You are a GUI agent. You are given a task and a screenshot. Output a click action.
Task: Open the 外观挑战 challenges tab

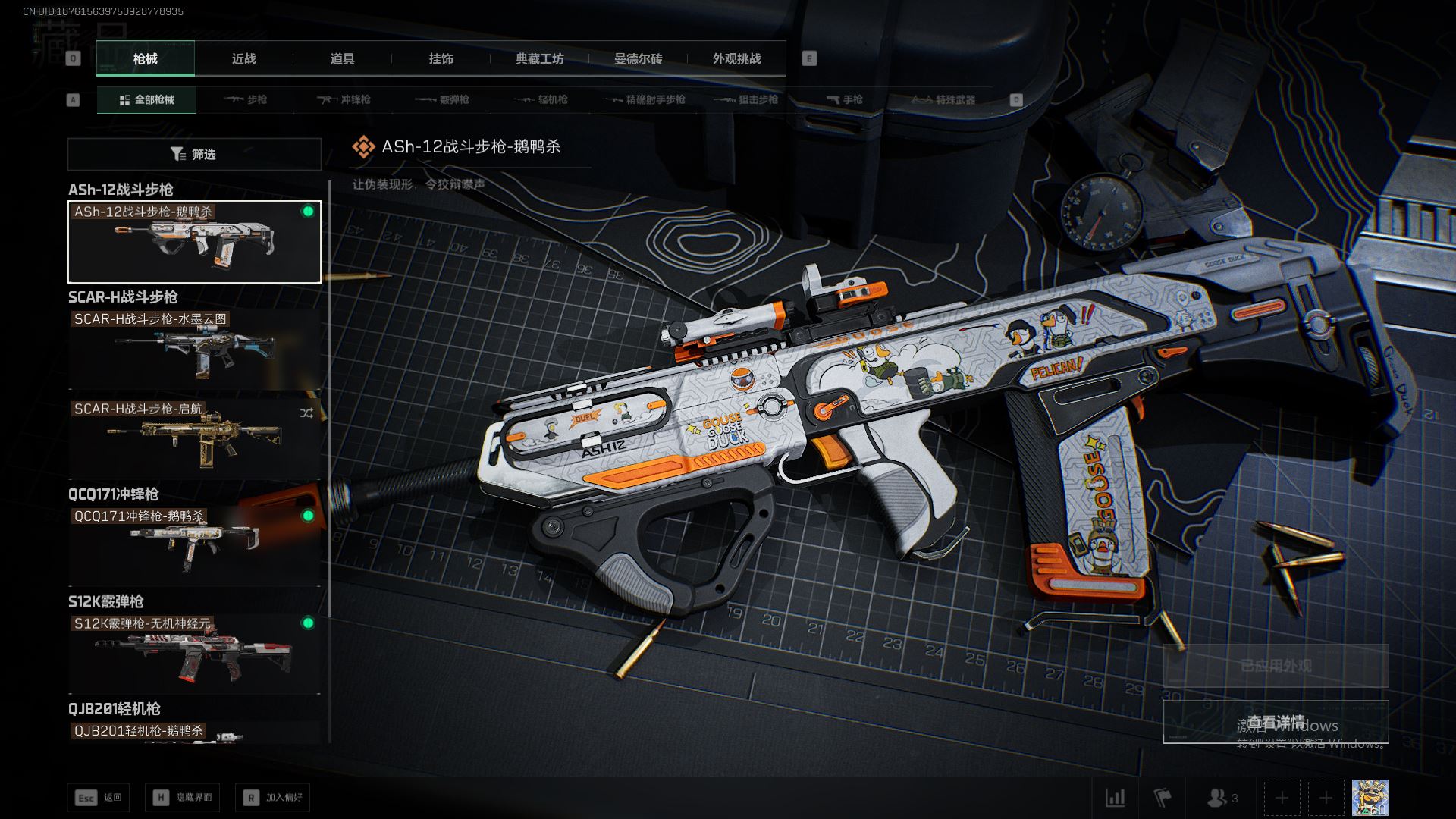[736, 58]
